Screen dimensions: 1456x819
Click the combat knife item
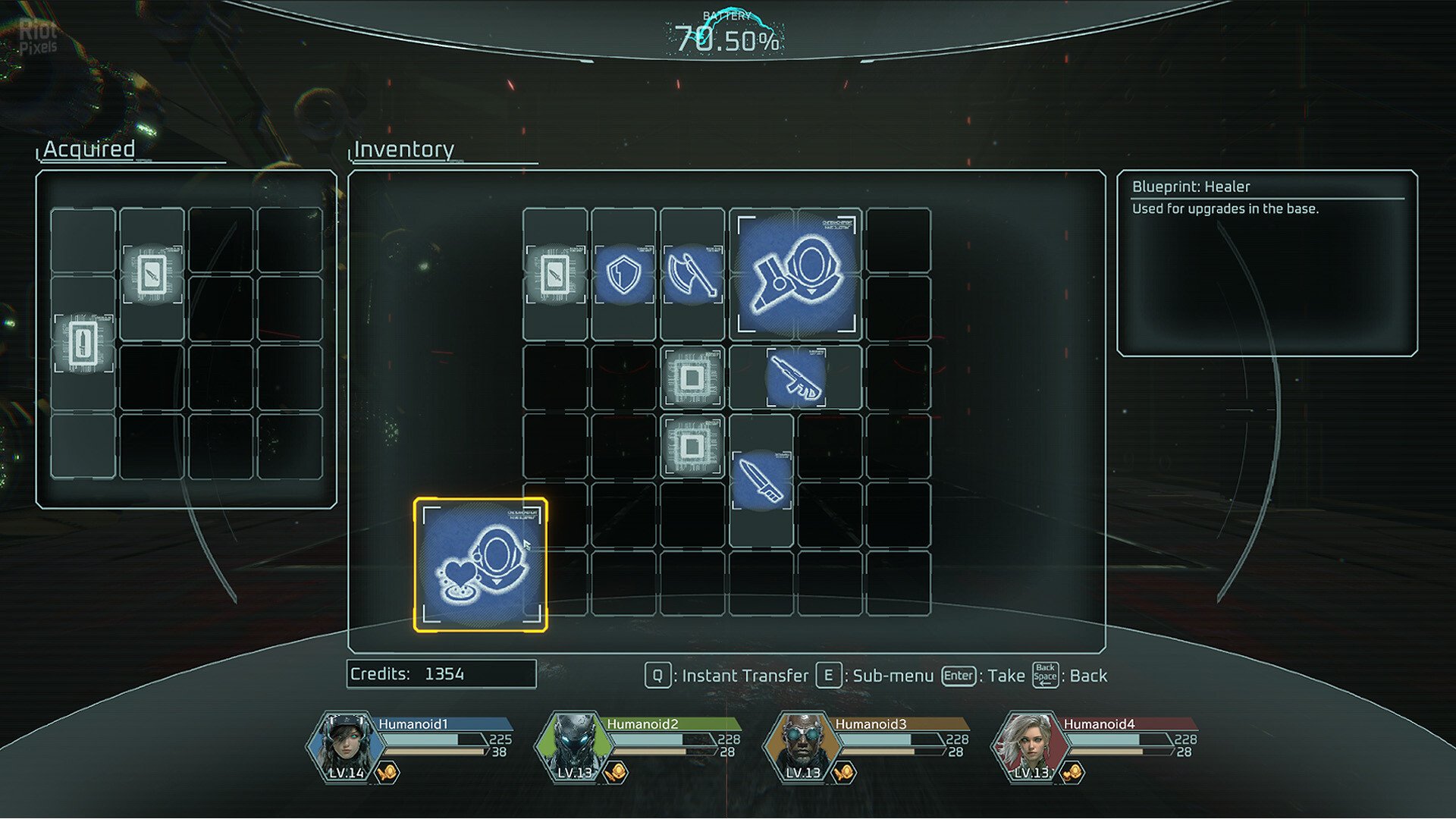pos(761,480)
